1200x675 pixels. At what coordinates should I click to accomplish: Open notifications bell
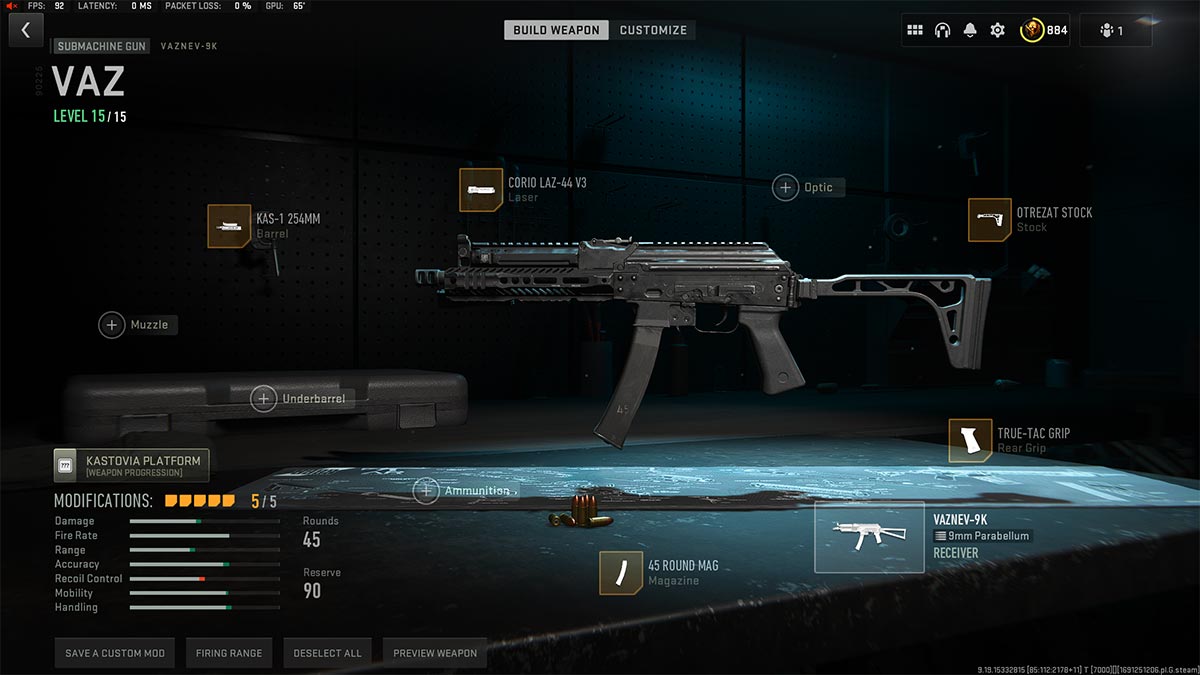tap(969, 30)
